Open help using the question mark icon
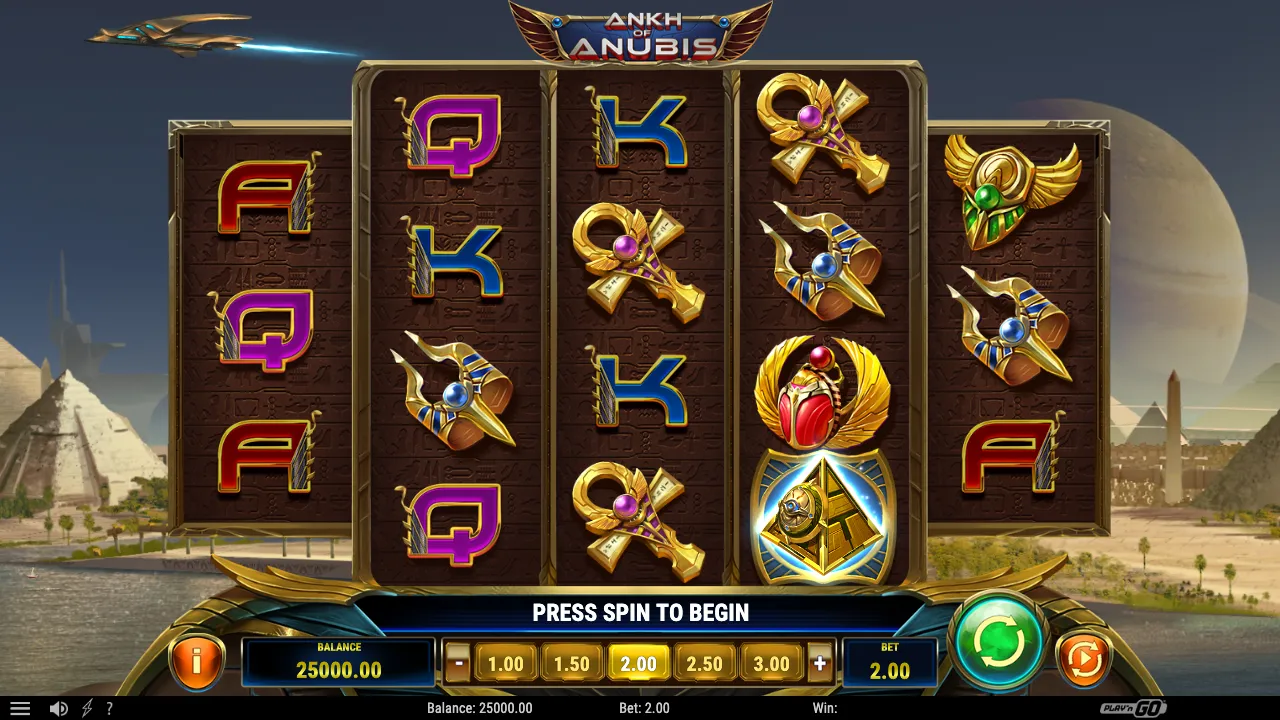Viewport: 1280px width, 720px height. tap(110, 707)
